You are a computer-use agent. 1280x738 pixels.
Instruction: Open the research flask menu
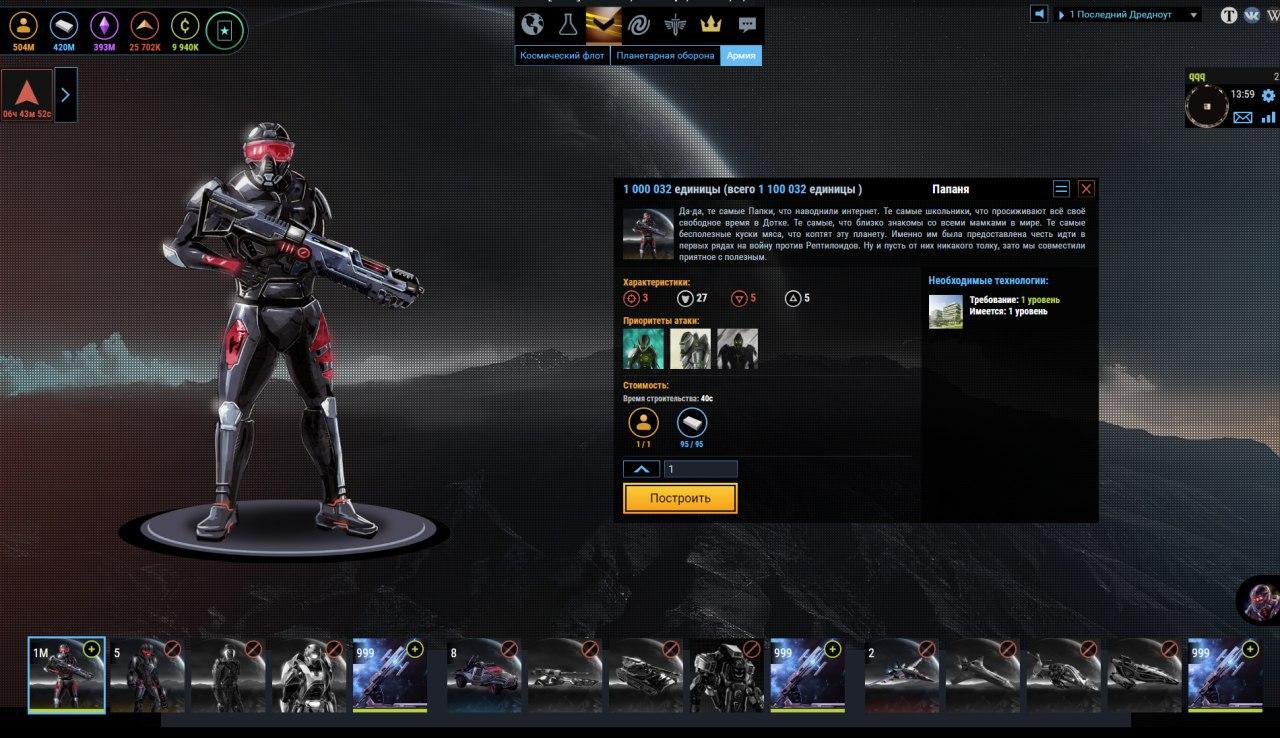coord(568,24)
